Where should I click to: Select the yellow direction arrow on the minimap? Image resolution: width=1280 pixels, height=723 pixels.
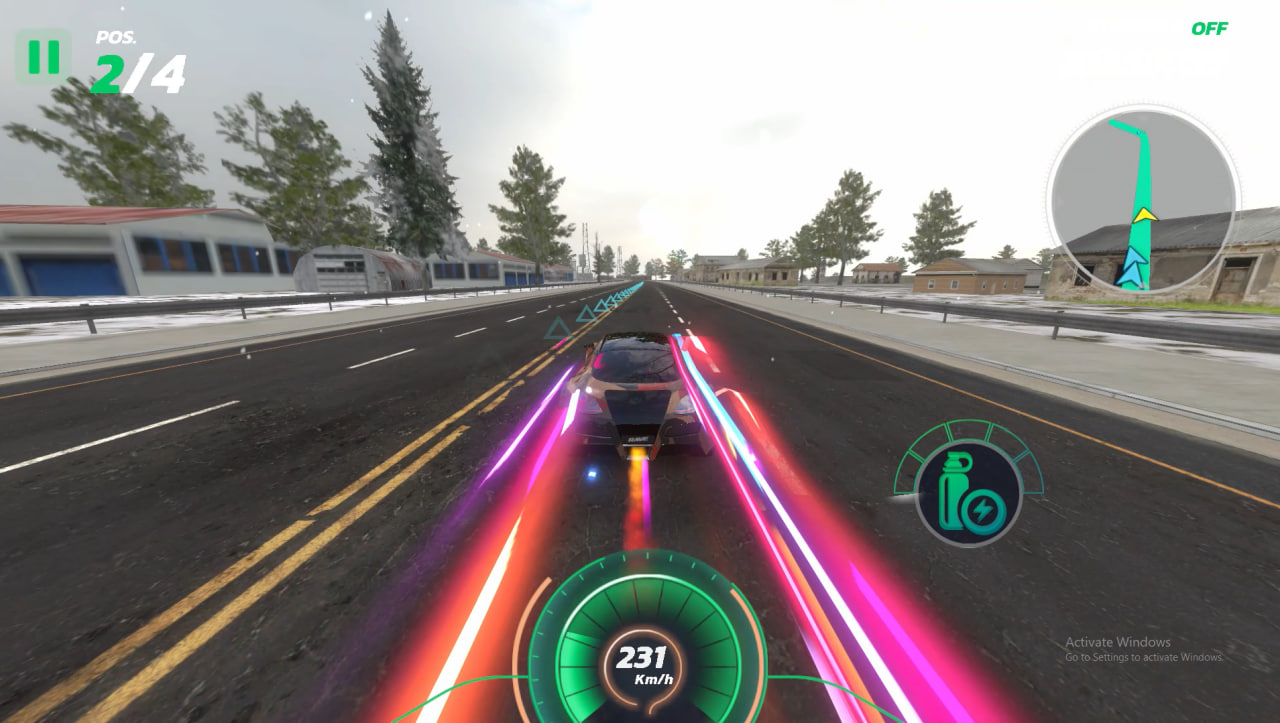1146,215
